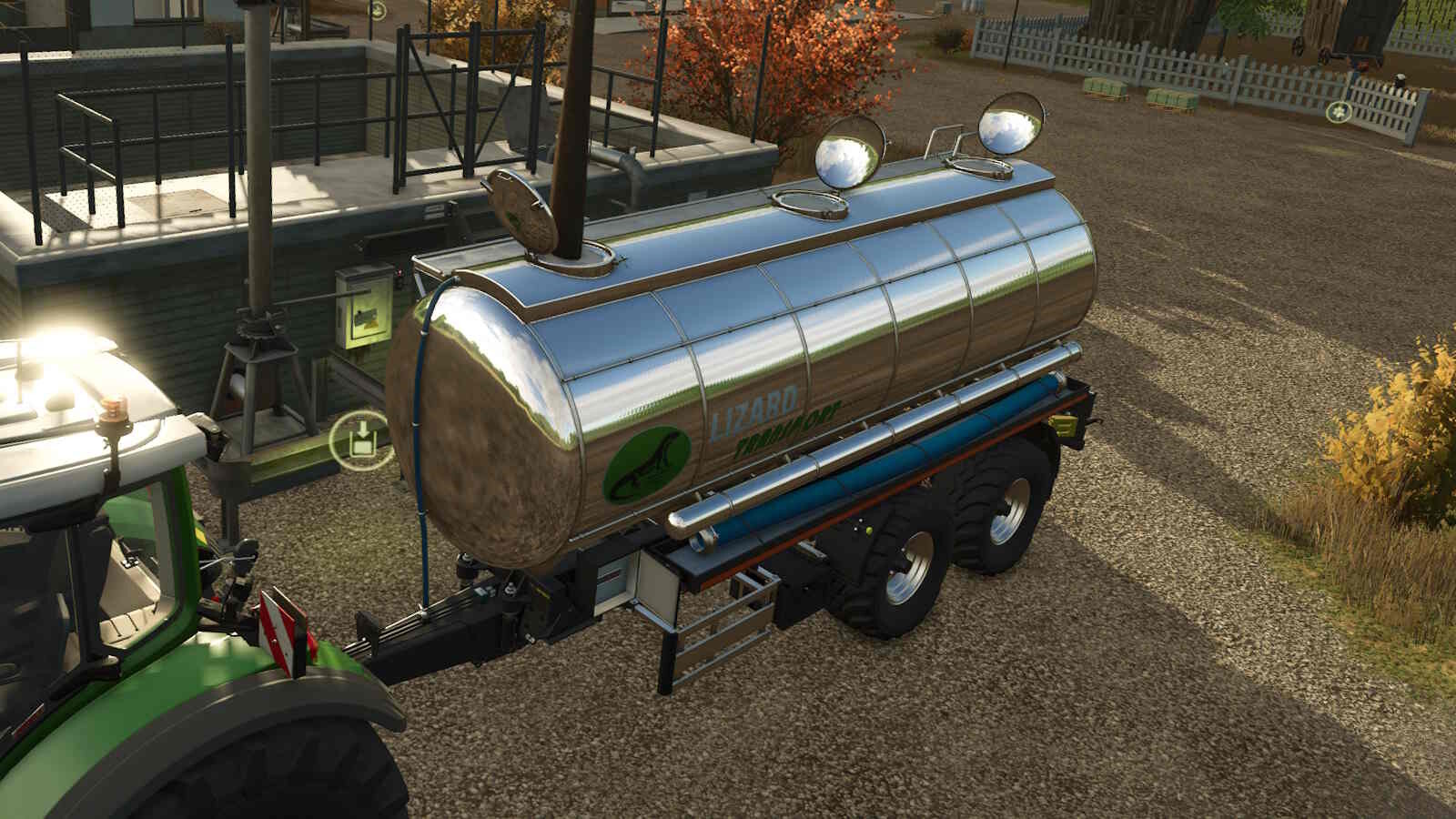This screenshot has height=819, width=1456.
Task: Click the circular marker icon at the screen top
Action: (378, 12)
